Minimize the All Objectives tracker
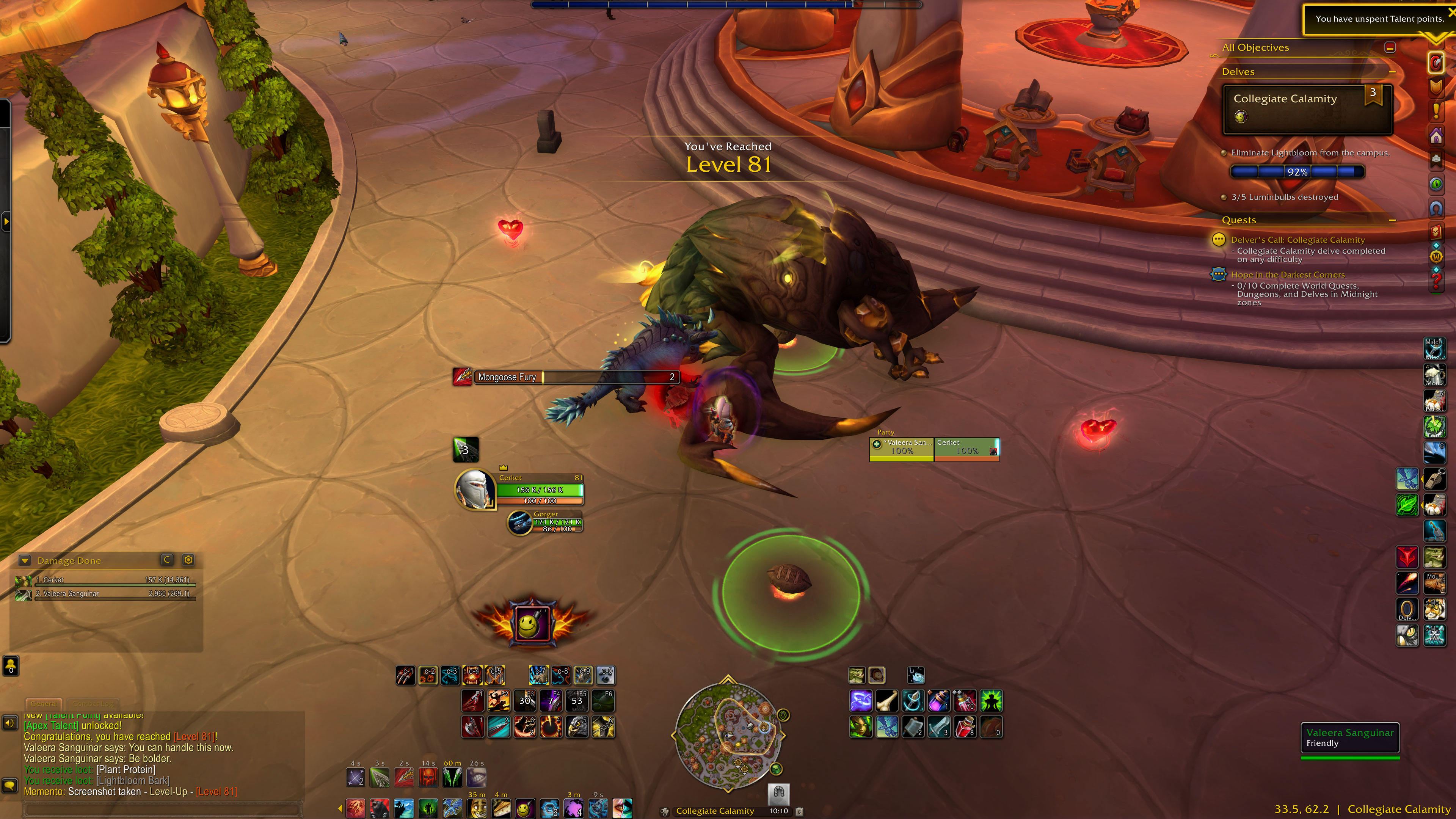Image resolution: width=1456 pixels, height=819 pixels. coord(1390,47)
